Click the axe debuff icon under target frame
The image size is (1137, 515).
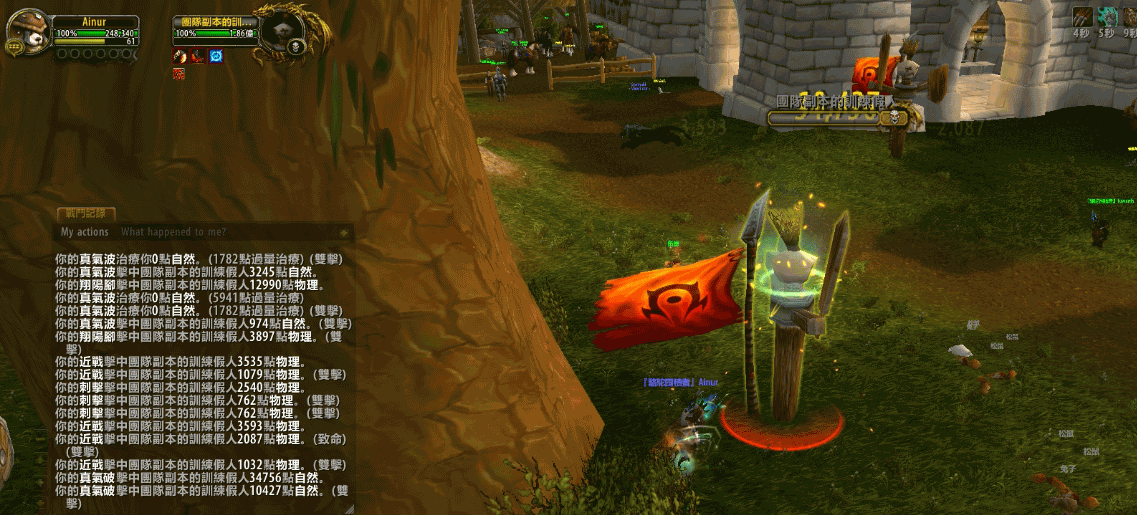point(180,56)
